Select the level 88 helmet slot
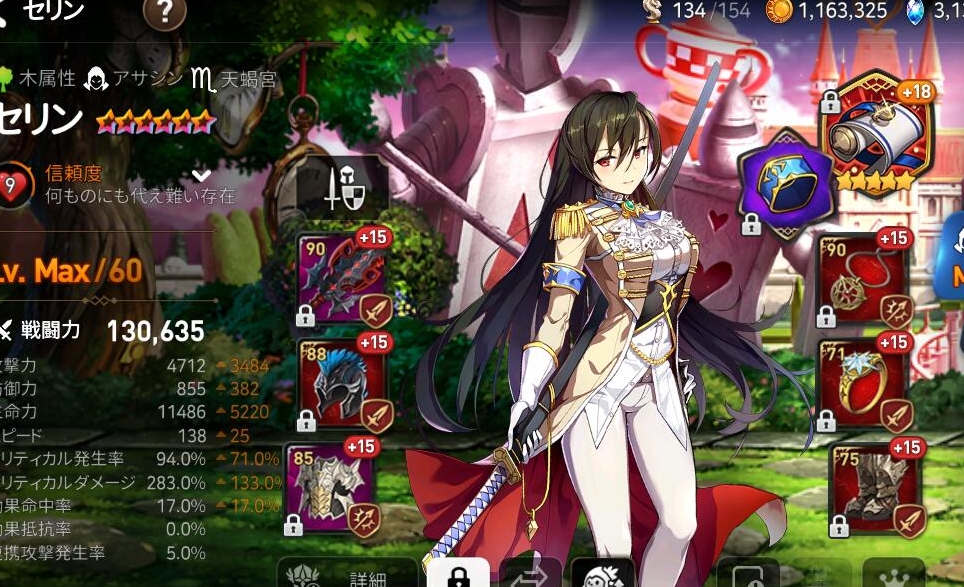Viewport: 964px width, 587px height. click(343, 383)
